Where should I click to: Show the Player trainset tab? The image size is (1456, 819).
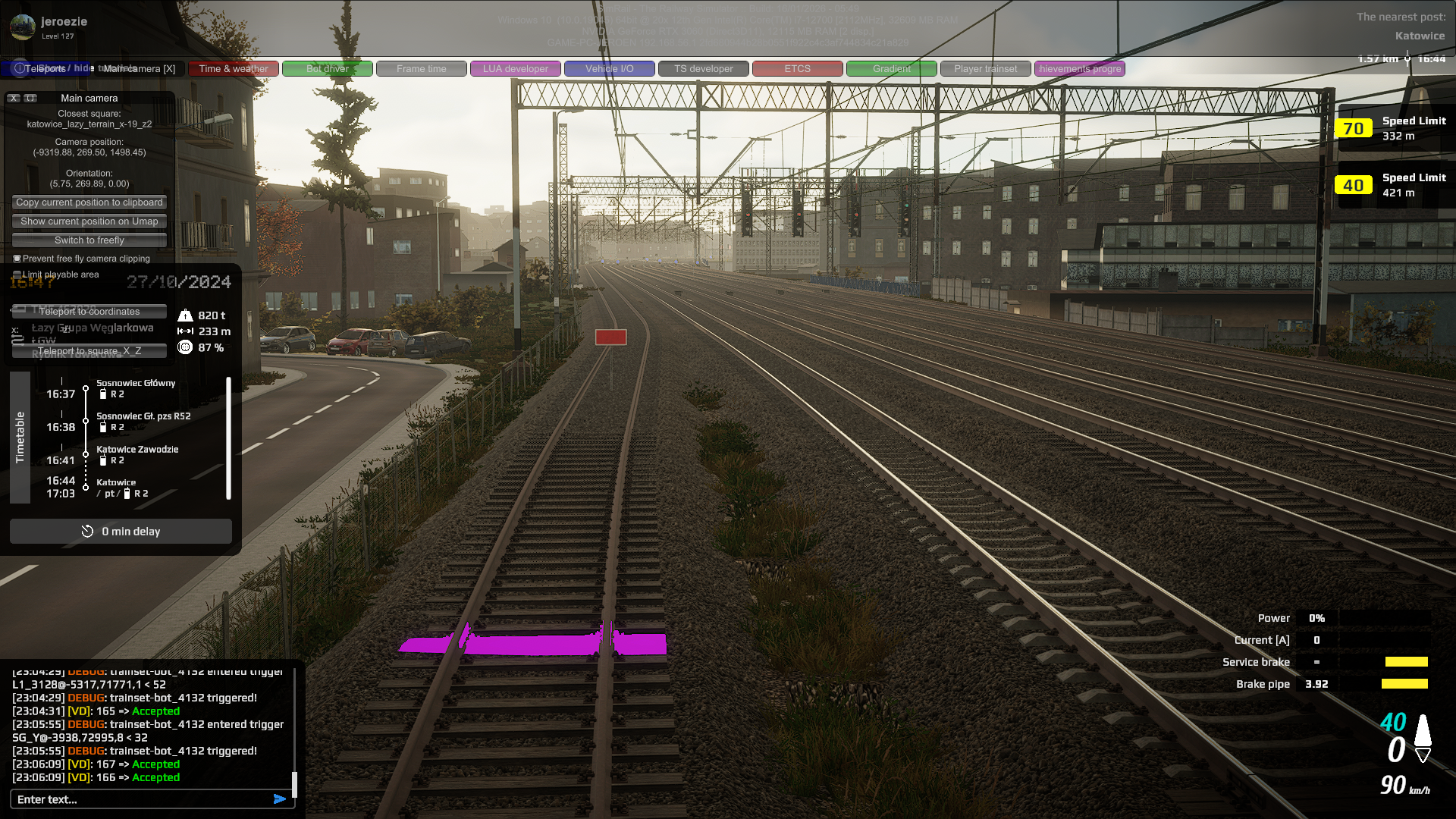(986, 69)
